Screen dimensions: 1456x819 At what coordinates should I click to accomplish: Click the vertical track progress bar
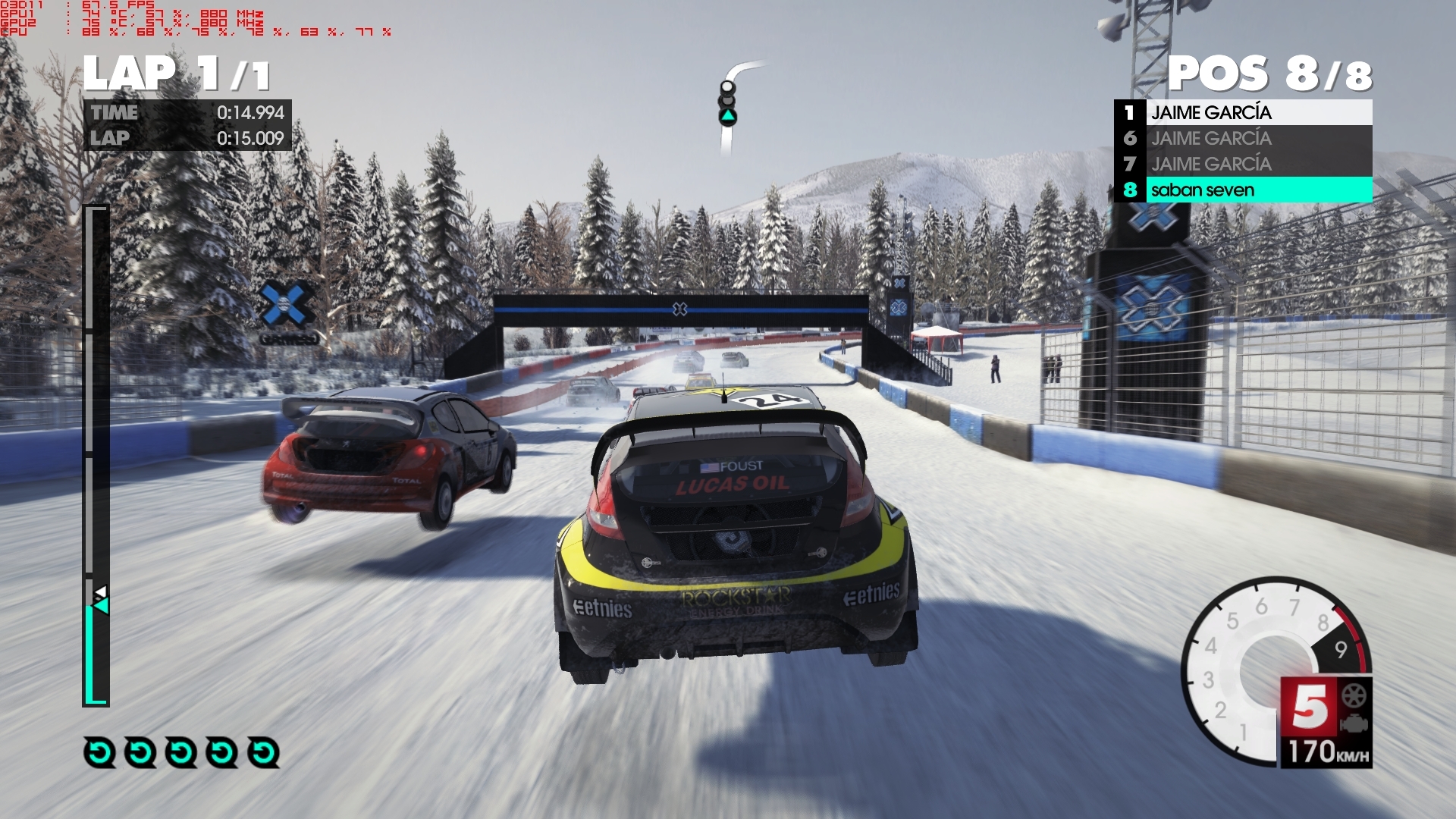96,455
